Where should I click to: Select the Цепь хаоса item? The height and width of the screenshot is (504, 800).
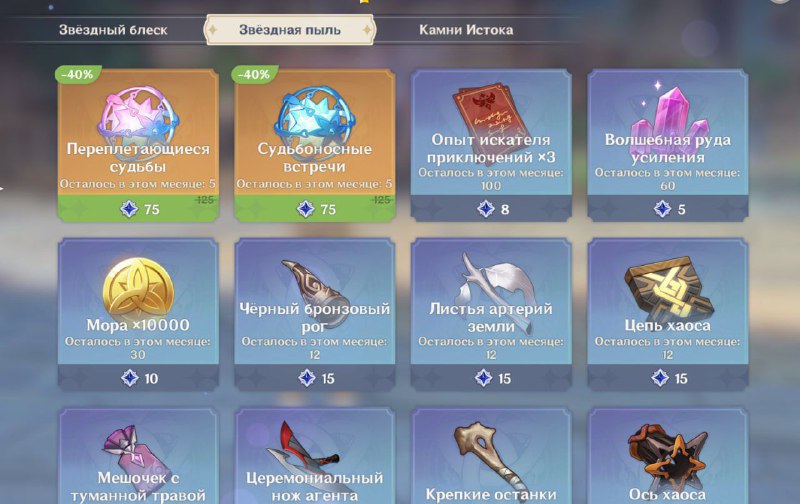[x=667, y=313]
